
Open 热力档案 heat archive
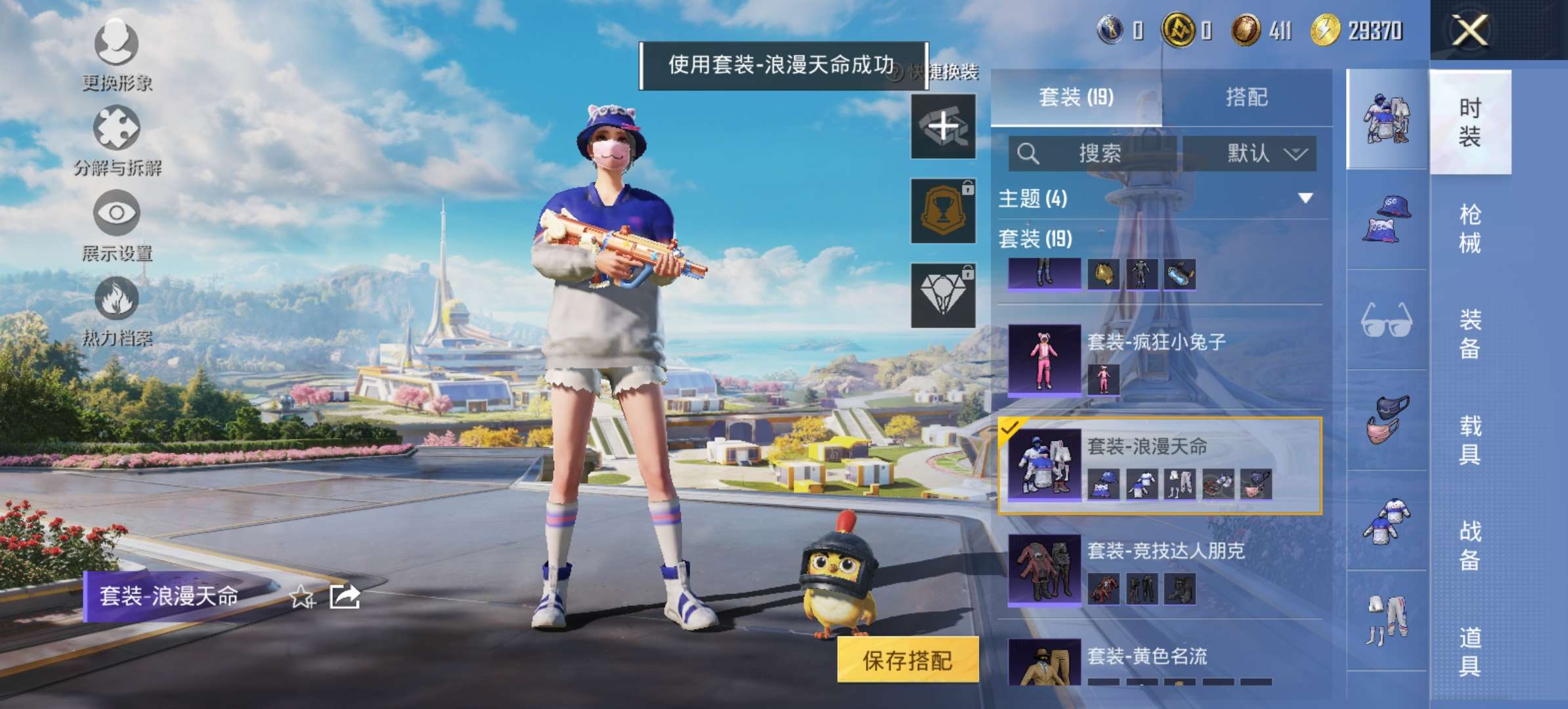pyautogui.click(x=117, y=310)
